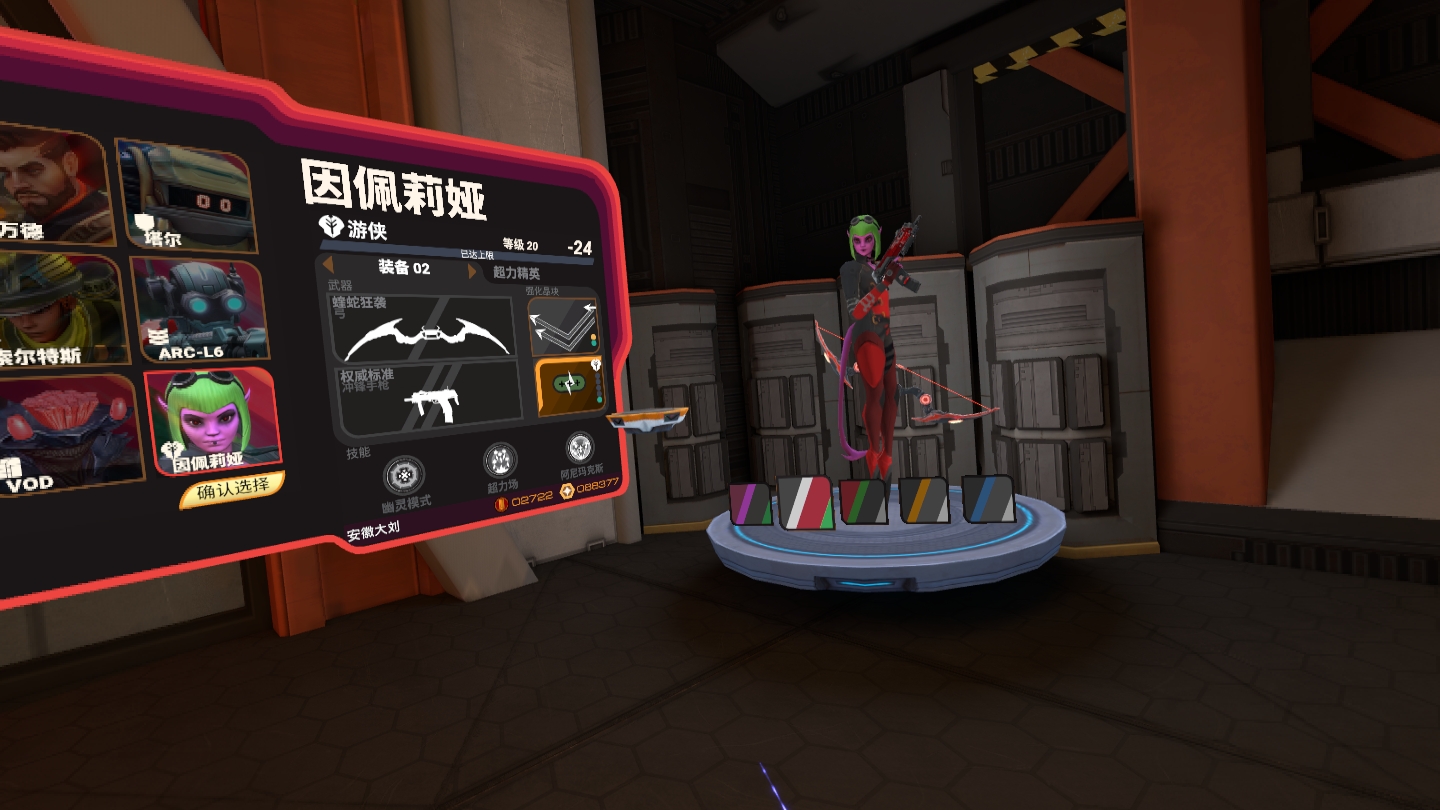1440x810 pixels.
Task: Select the 因佩莉娅 character portrait
Action: point(211,420)
